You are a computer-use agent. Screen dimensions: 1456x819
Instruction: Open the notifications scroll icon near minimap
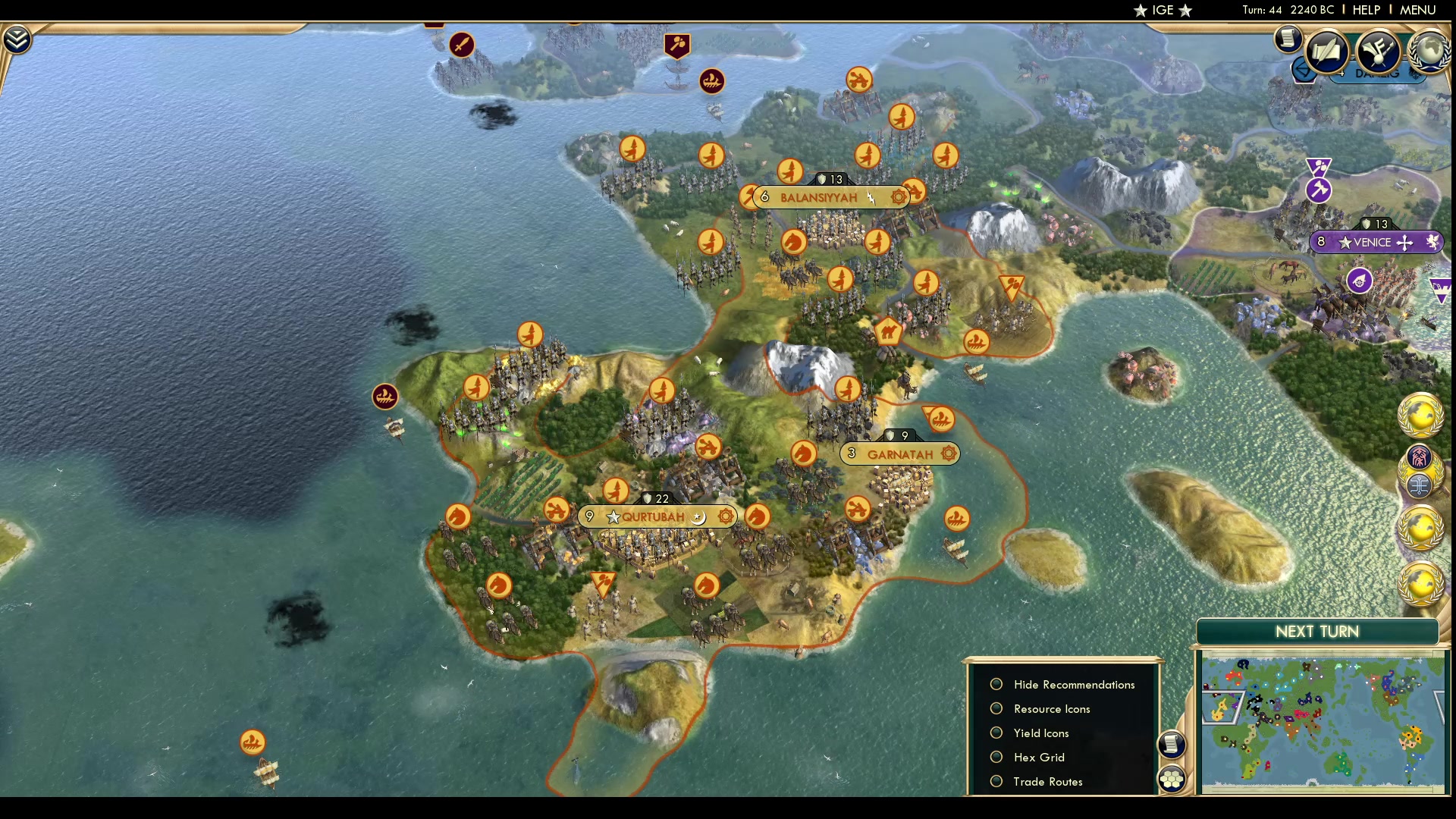(x=1172, y=745)
